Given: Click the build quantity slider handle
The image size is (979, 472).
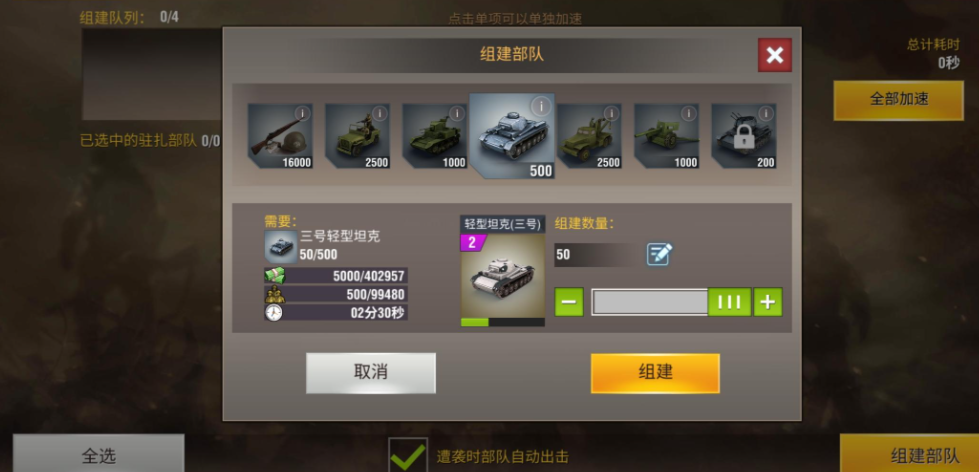Looking at the screenshot, I should 729,301.
